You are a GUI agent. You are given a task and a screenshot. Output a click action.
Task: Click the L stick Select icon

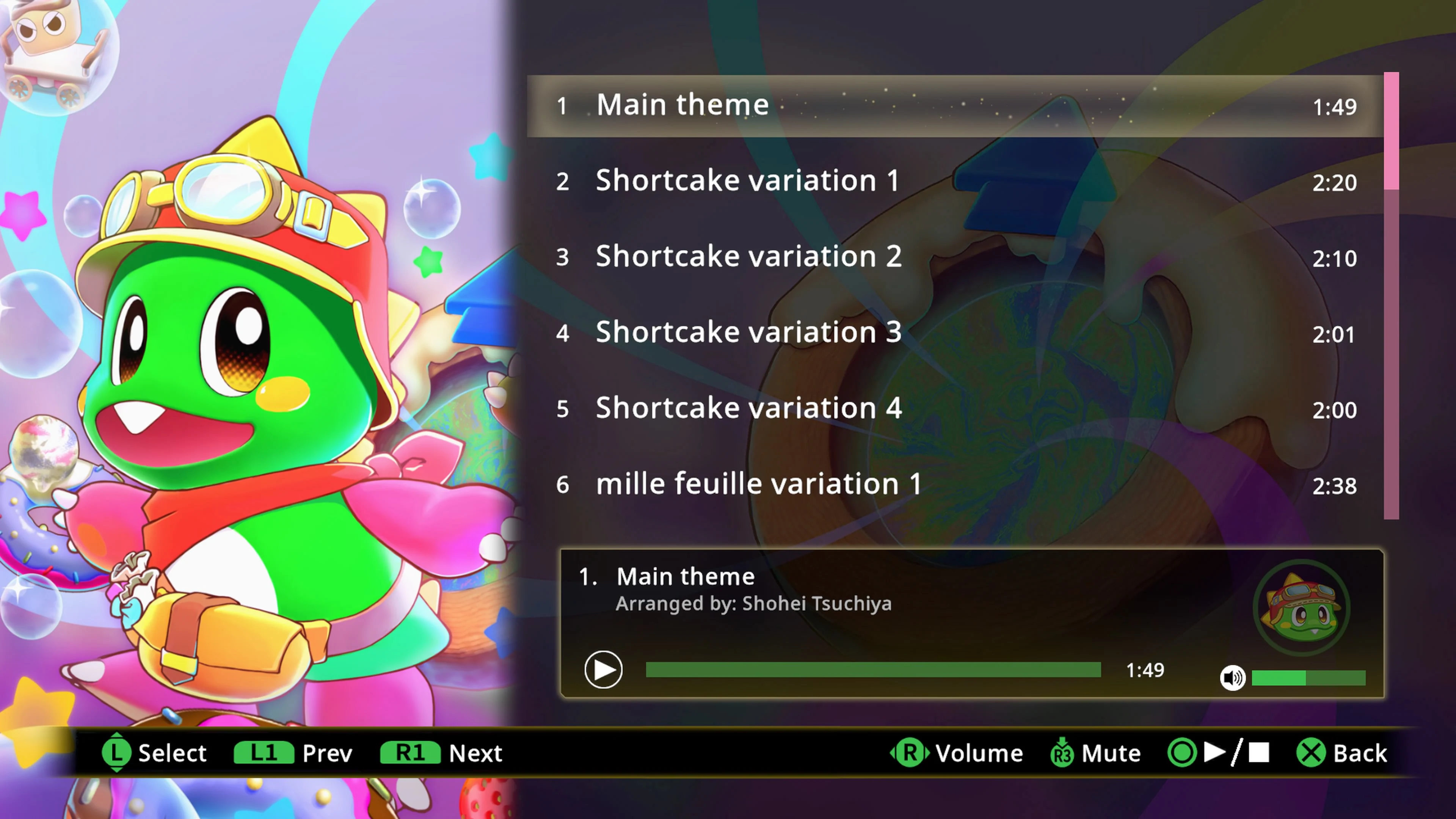pyautogui.click(x=117, y=753)
